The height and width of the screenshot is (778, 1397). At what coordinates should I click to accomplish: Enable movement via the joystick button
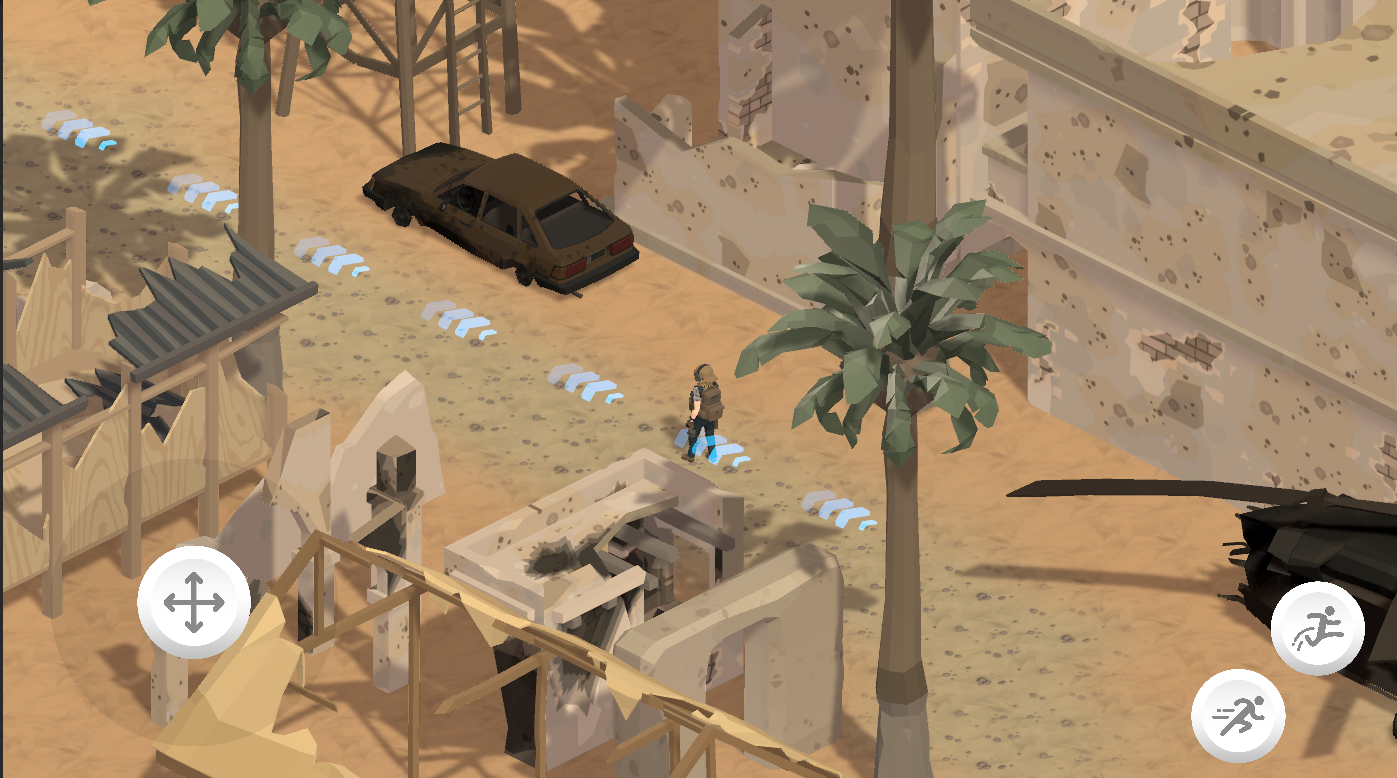click(x=192, y=602)
